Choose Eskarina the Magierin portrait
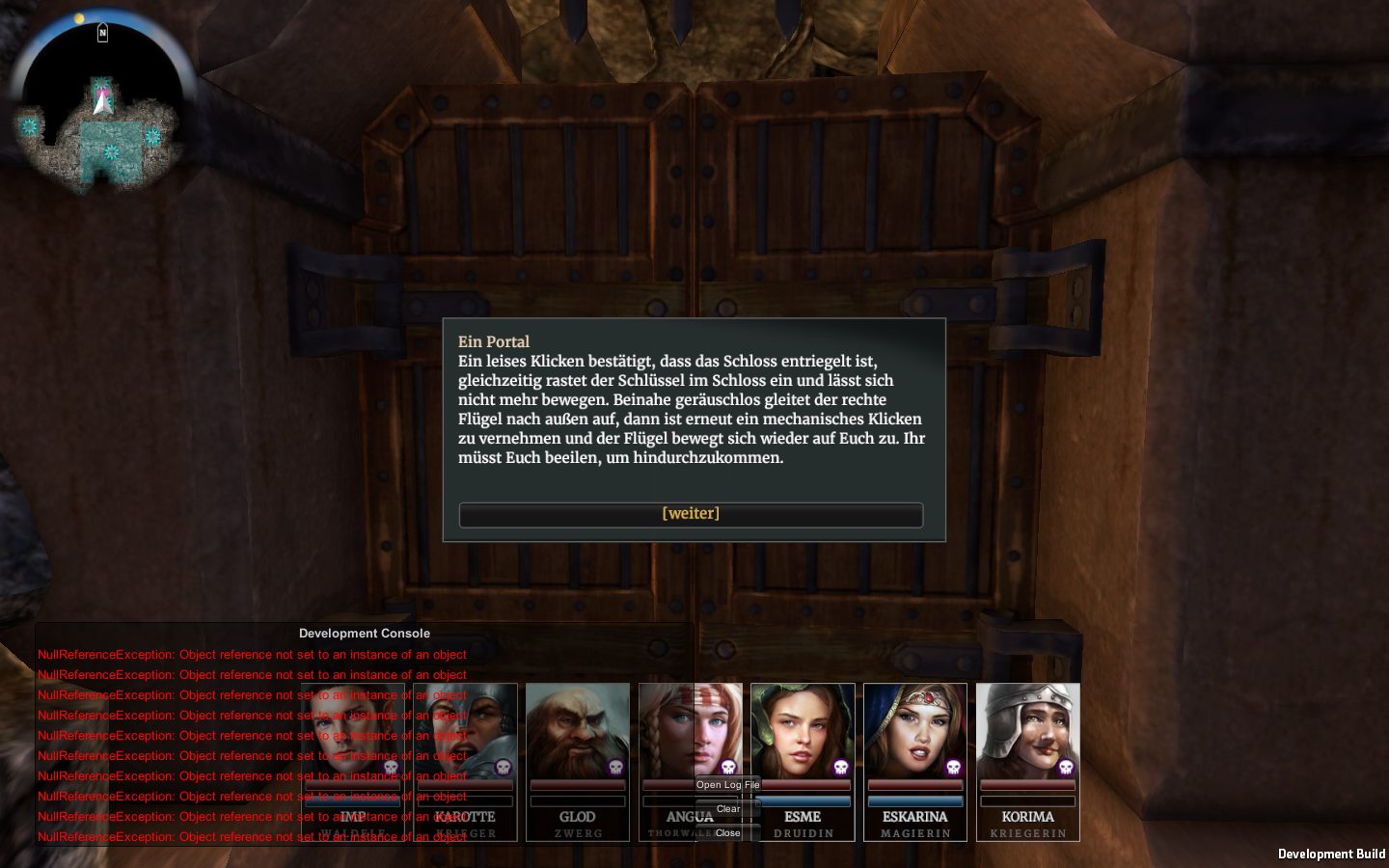1389x868 pixels. click(x=915, y=733)
